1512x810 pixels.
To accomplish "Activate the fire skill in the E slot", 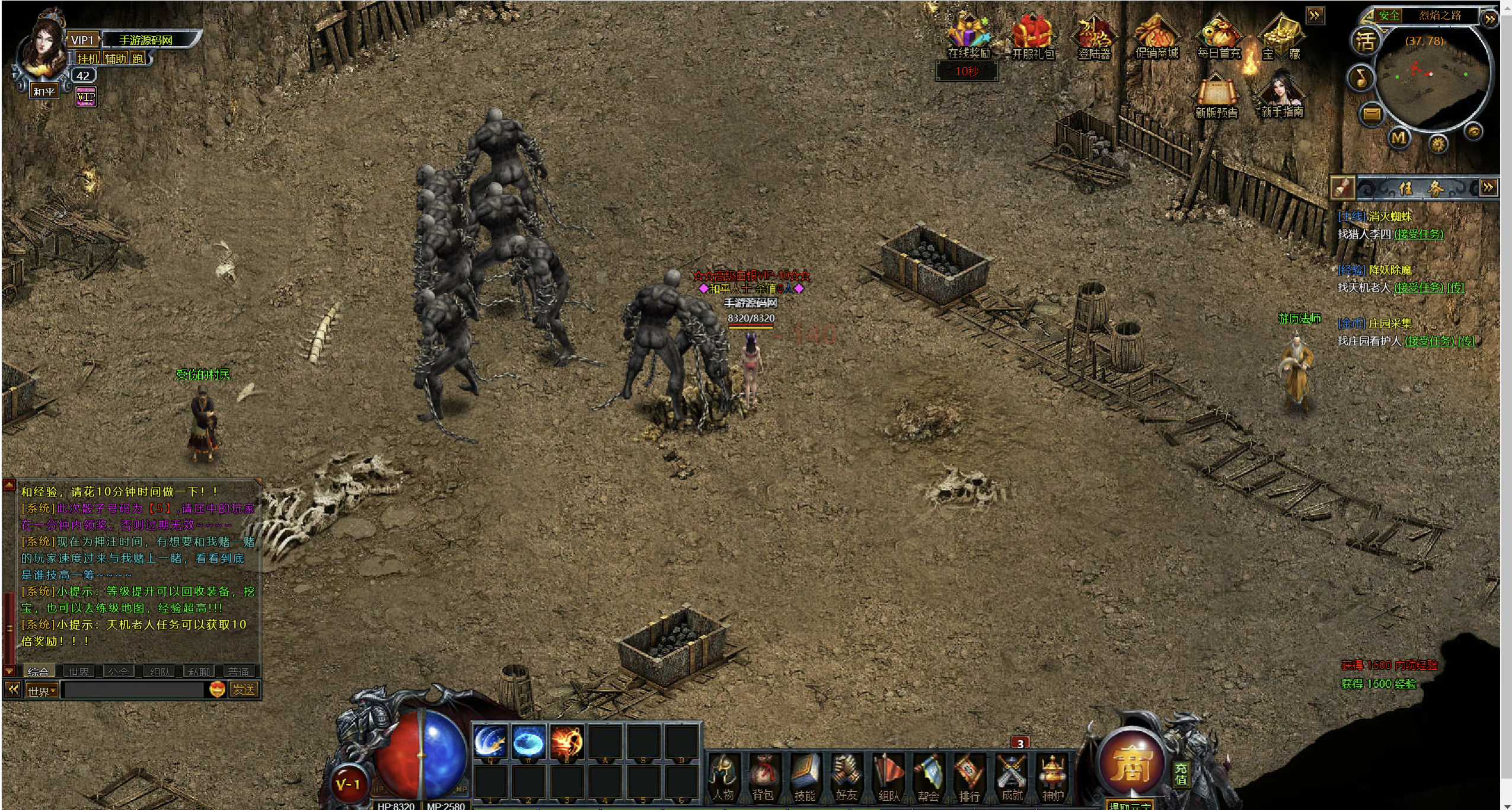I will (566, 741).
